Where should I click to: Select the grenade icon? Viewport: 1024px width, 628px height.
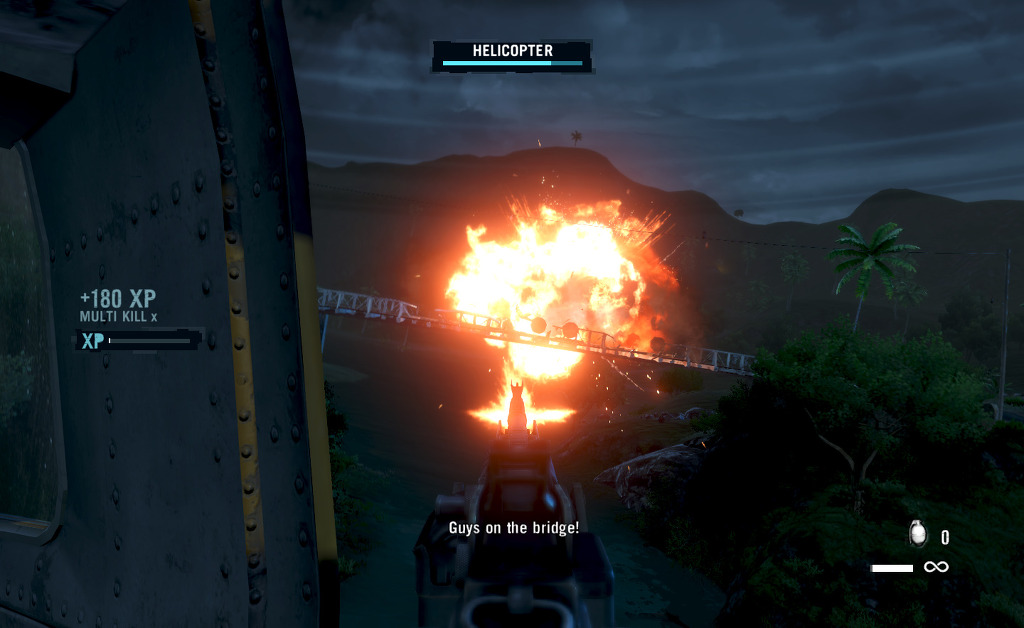(918, 534)
